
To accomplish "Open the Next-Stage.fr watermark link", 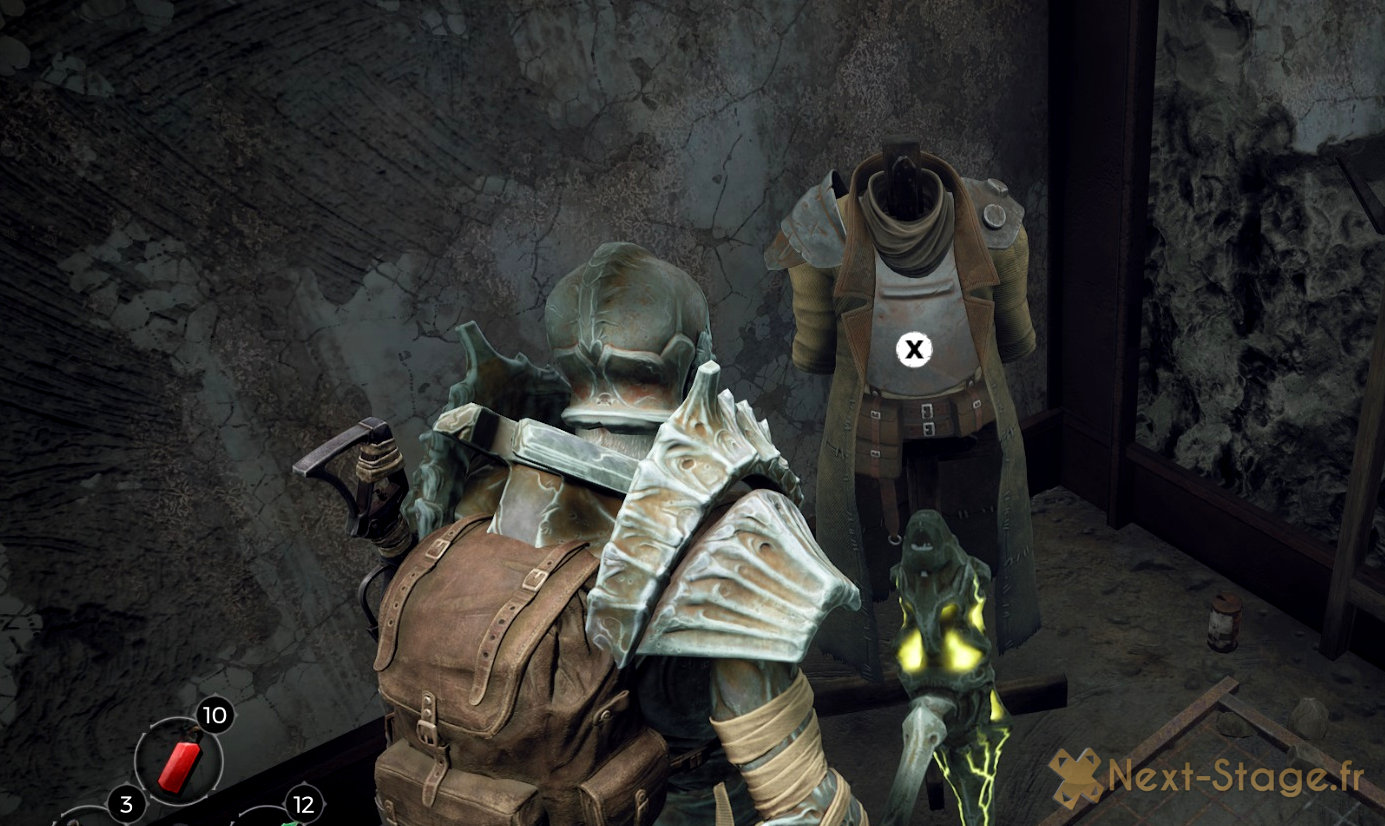I will coord(1230,777).
